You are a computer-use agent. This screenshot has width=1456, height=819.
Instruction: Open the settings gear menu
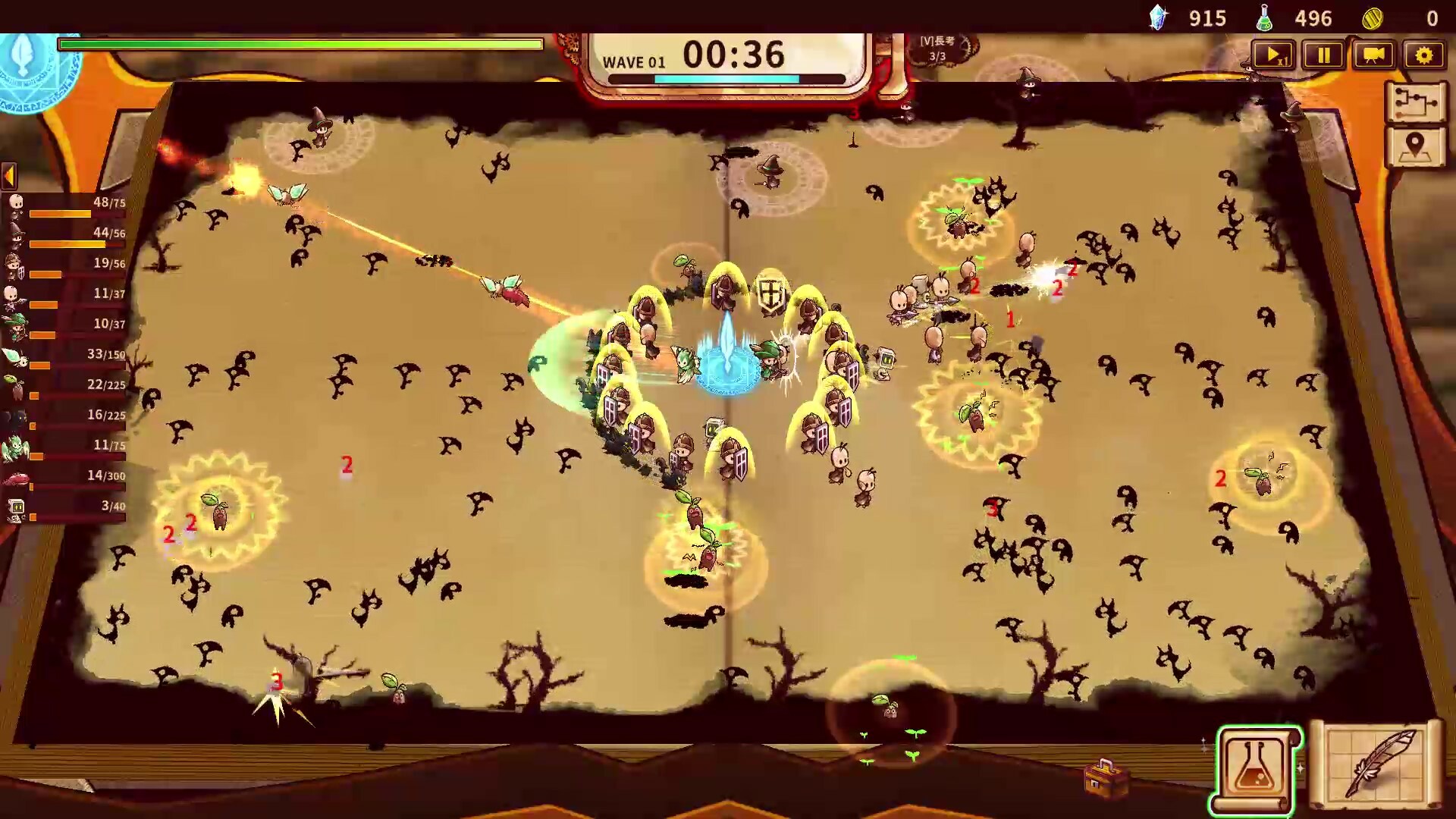click(1425, 55)
